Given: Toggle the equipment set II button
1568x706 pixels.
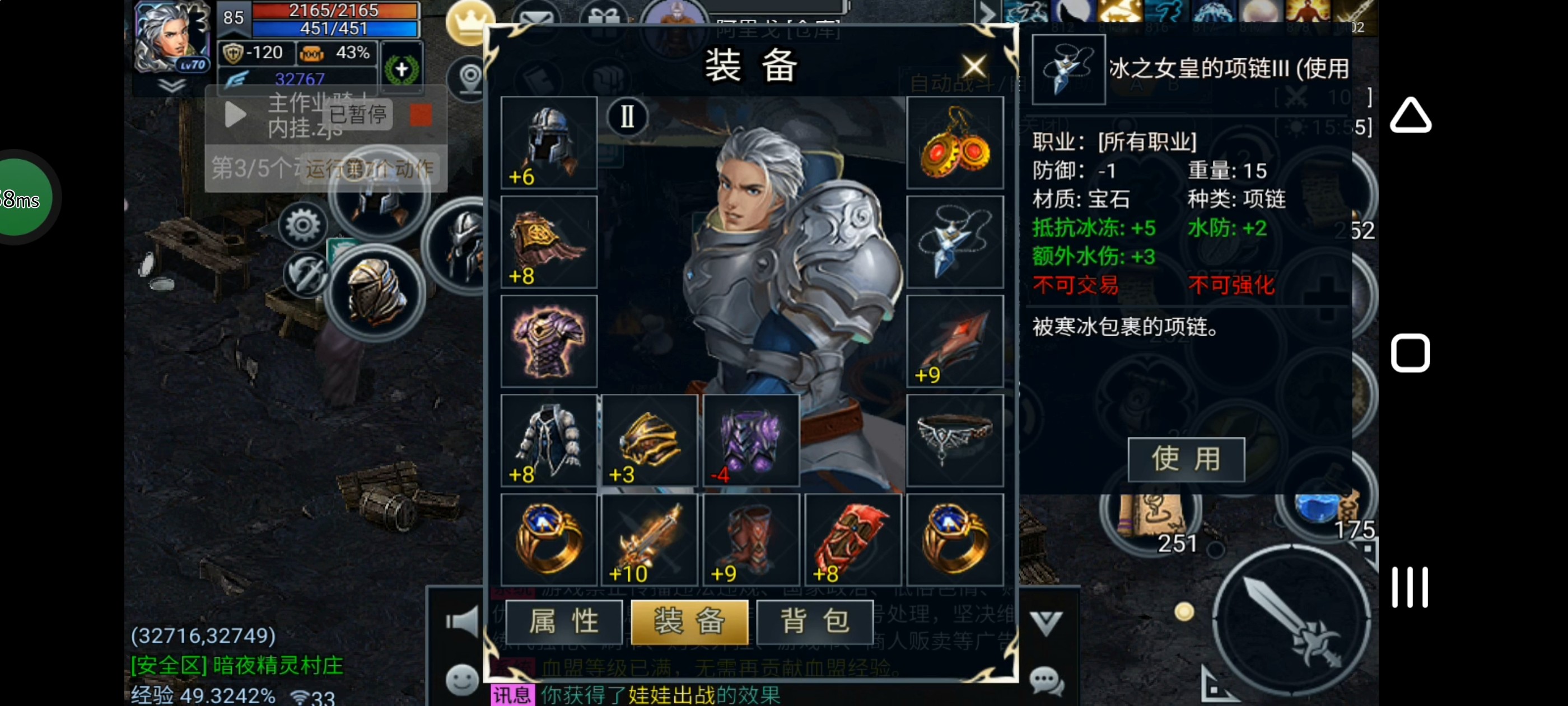Looking at the screenshot, I should tap(627, 117).
